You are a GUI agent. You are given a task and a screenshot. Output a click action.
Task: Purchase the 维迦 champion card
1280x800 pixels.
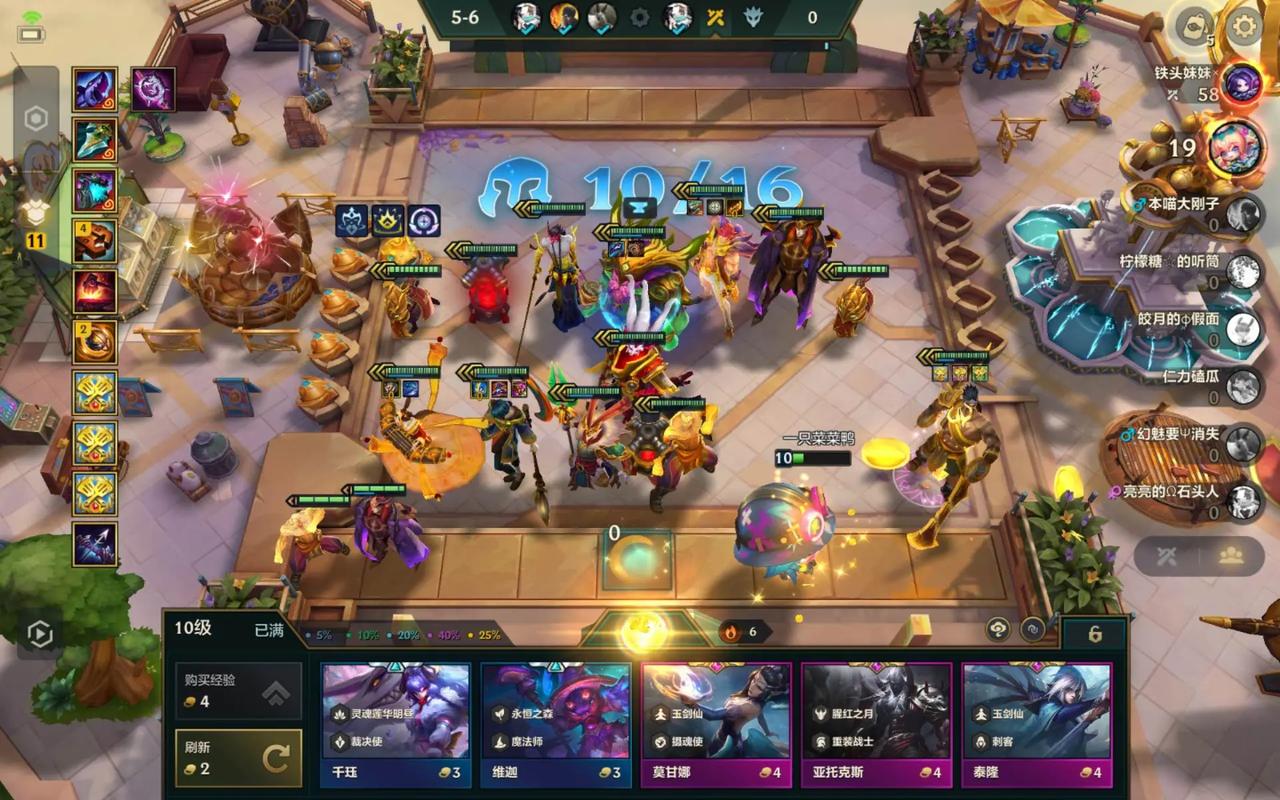[x=555, y=722]
